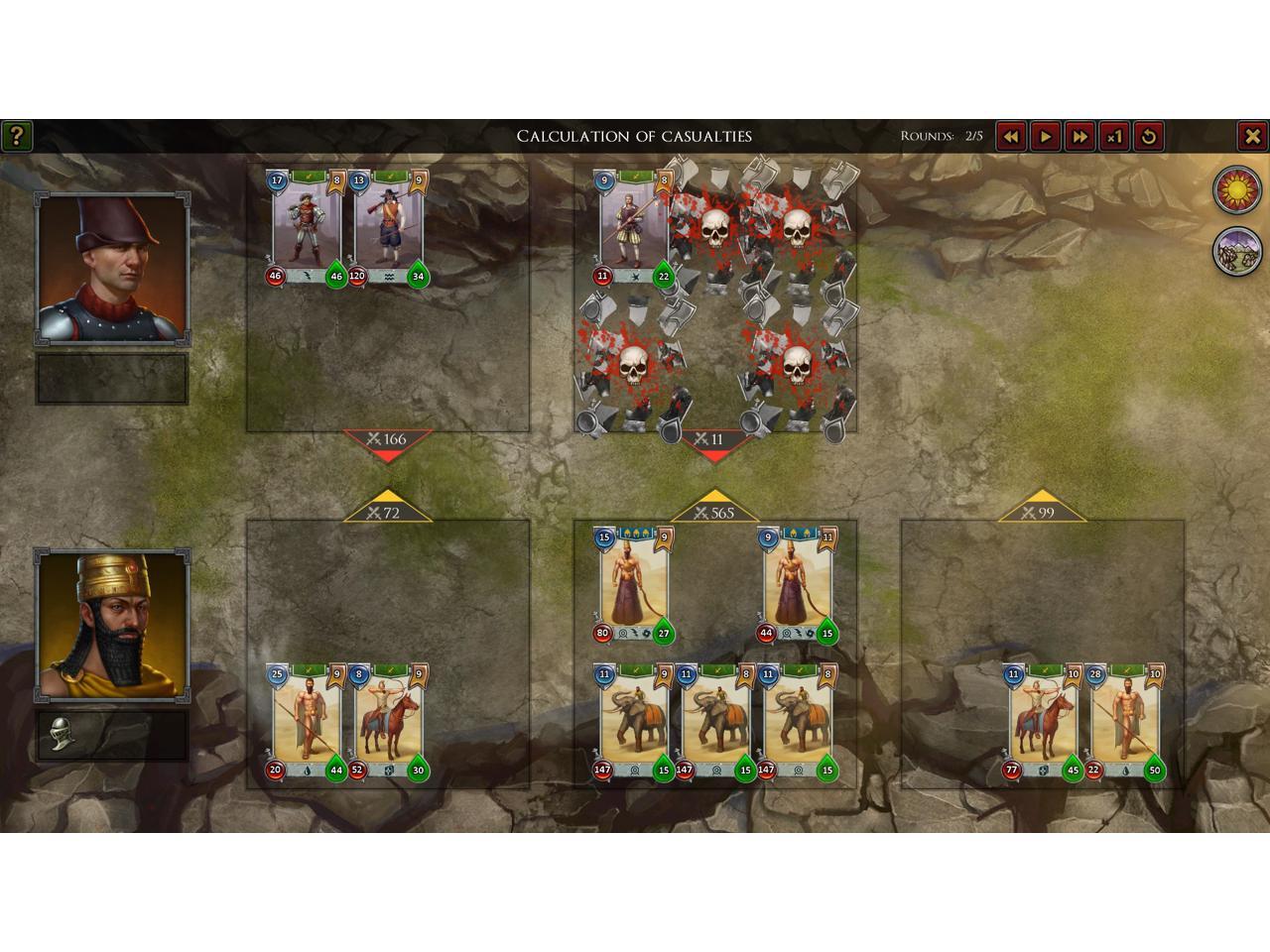
Task: Pick the spearman card with 22 health
Action: (x=1124, y=724)
